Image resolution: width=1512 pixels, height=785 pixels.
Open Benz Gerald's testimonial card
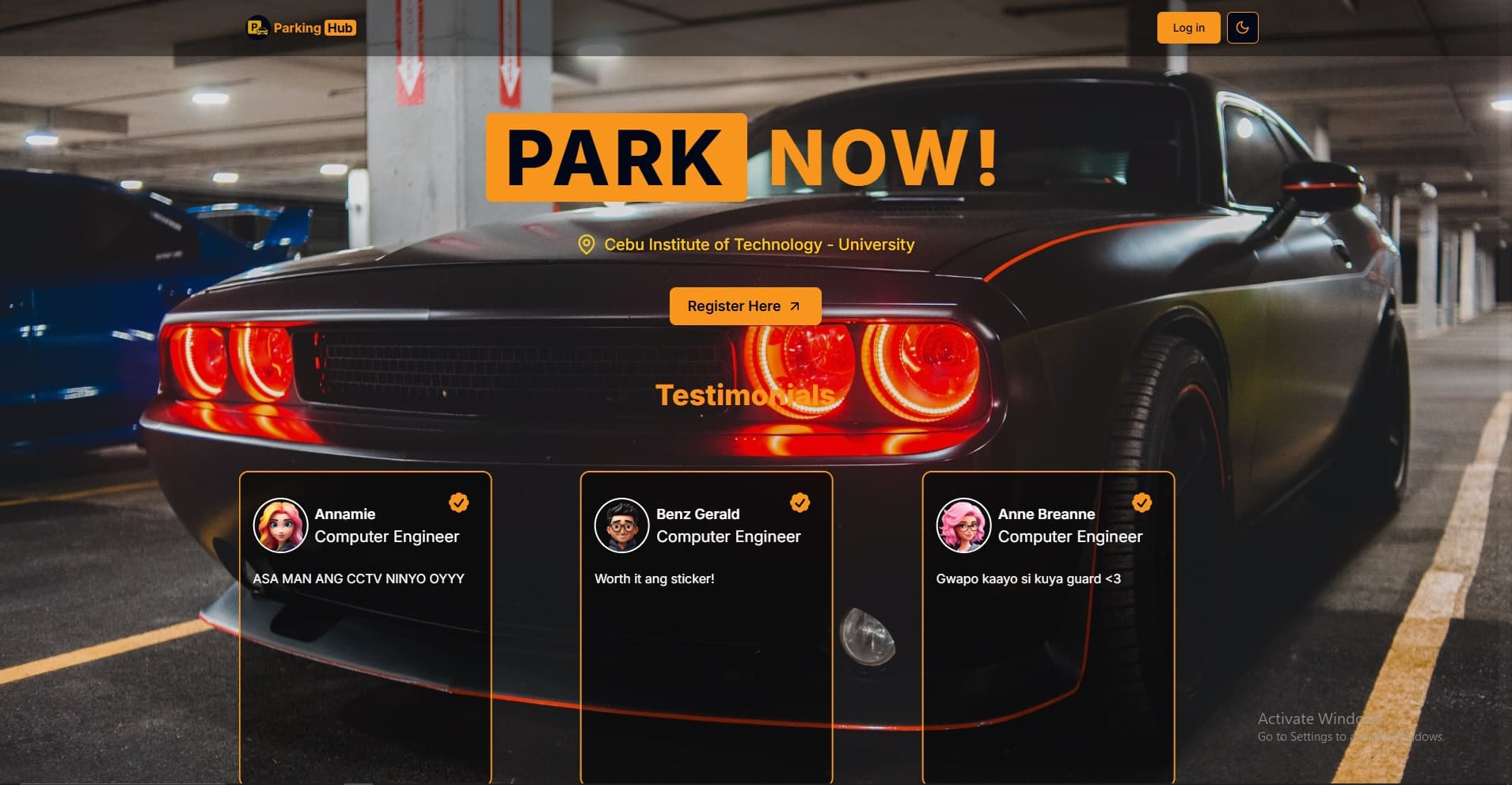[x=706, y=625]
